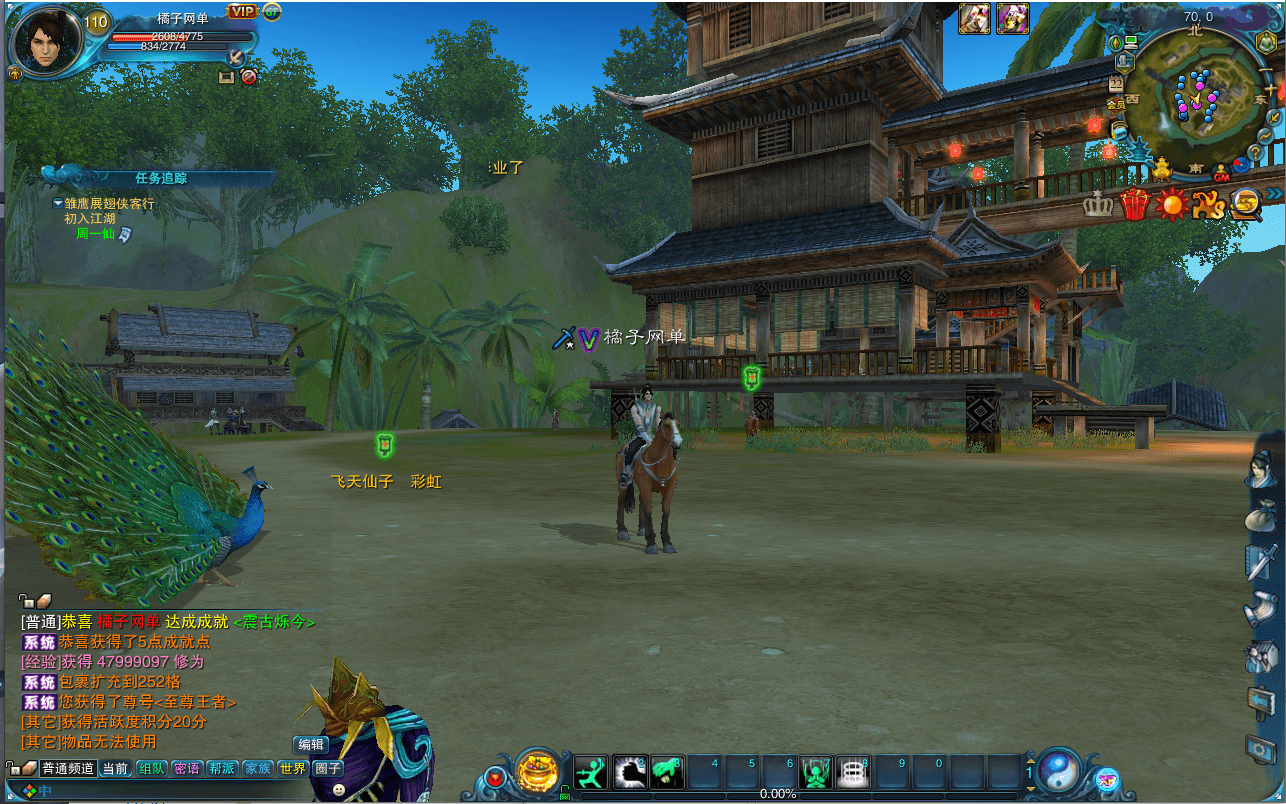Activate the green running figure skill

(590, 773)
